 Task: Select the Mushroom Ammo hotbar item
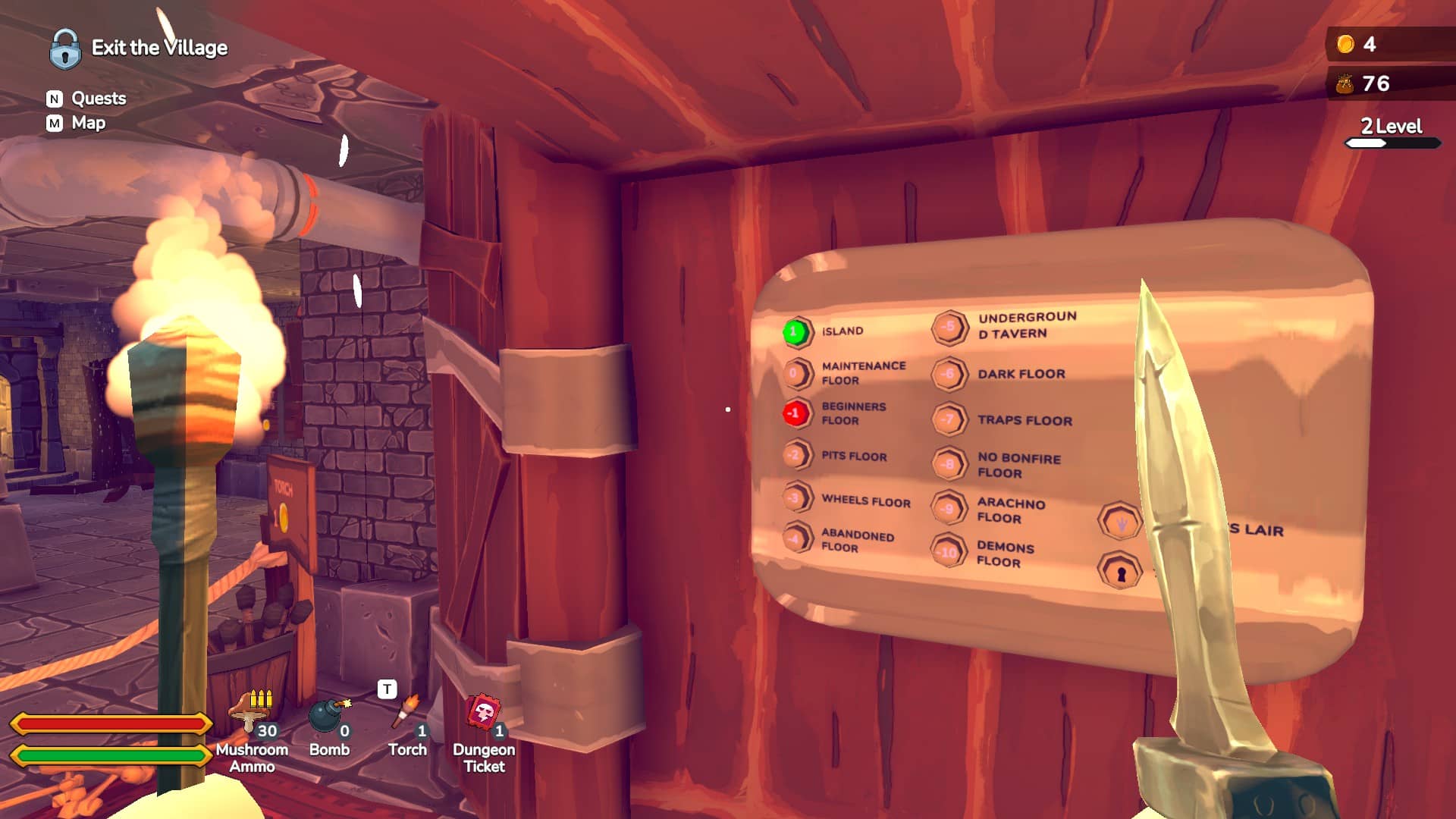pyautogui.click(x=252, y=714)
